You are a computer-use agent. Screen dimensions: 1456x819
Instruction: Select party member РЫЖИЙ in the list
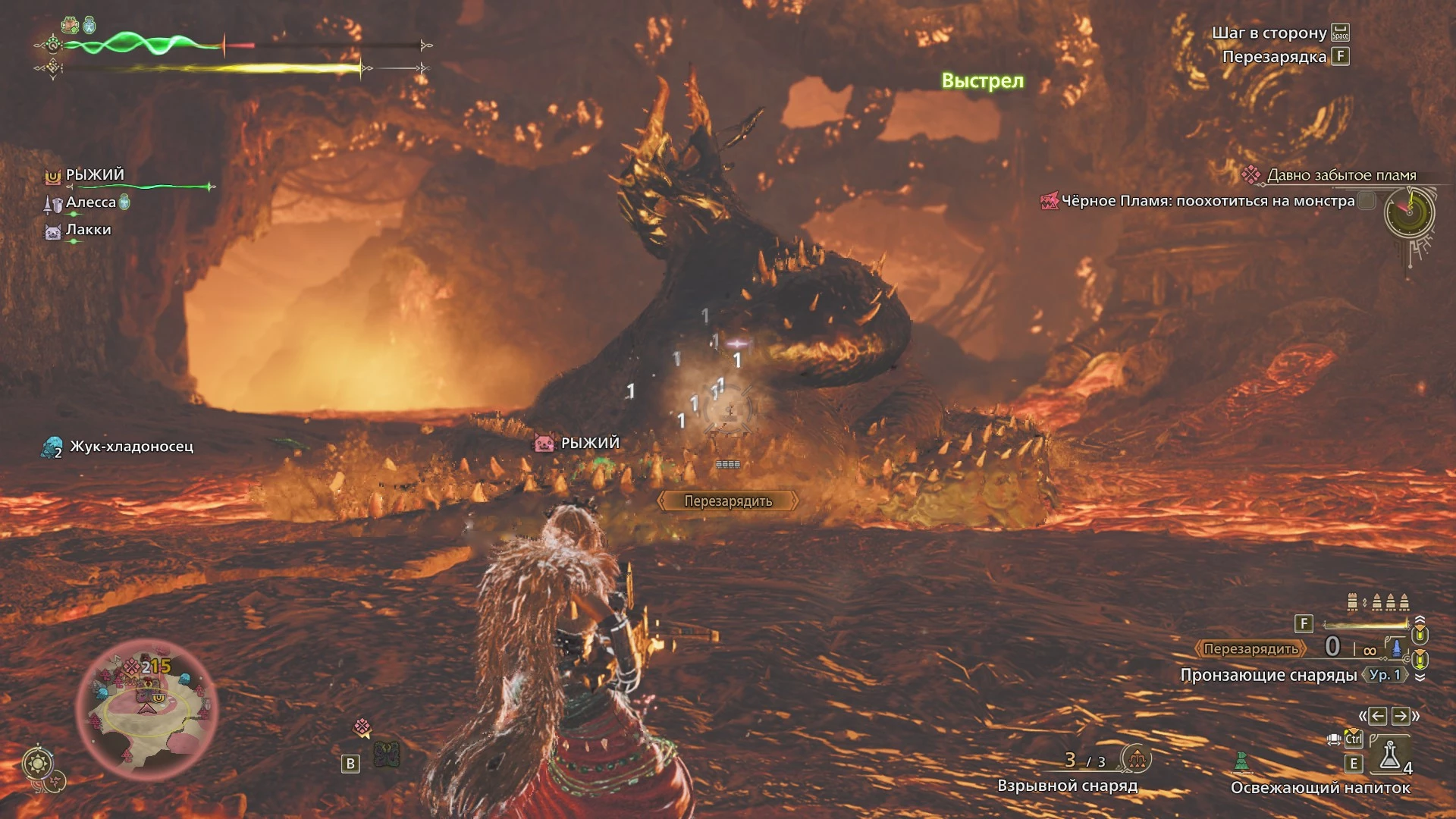[95, 175]
